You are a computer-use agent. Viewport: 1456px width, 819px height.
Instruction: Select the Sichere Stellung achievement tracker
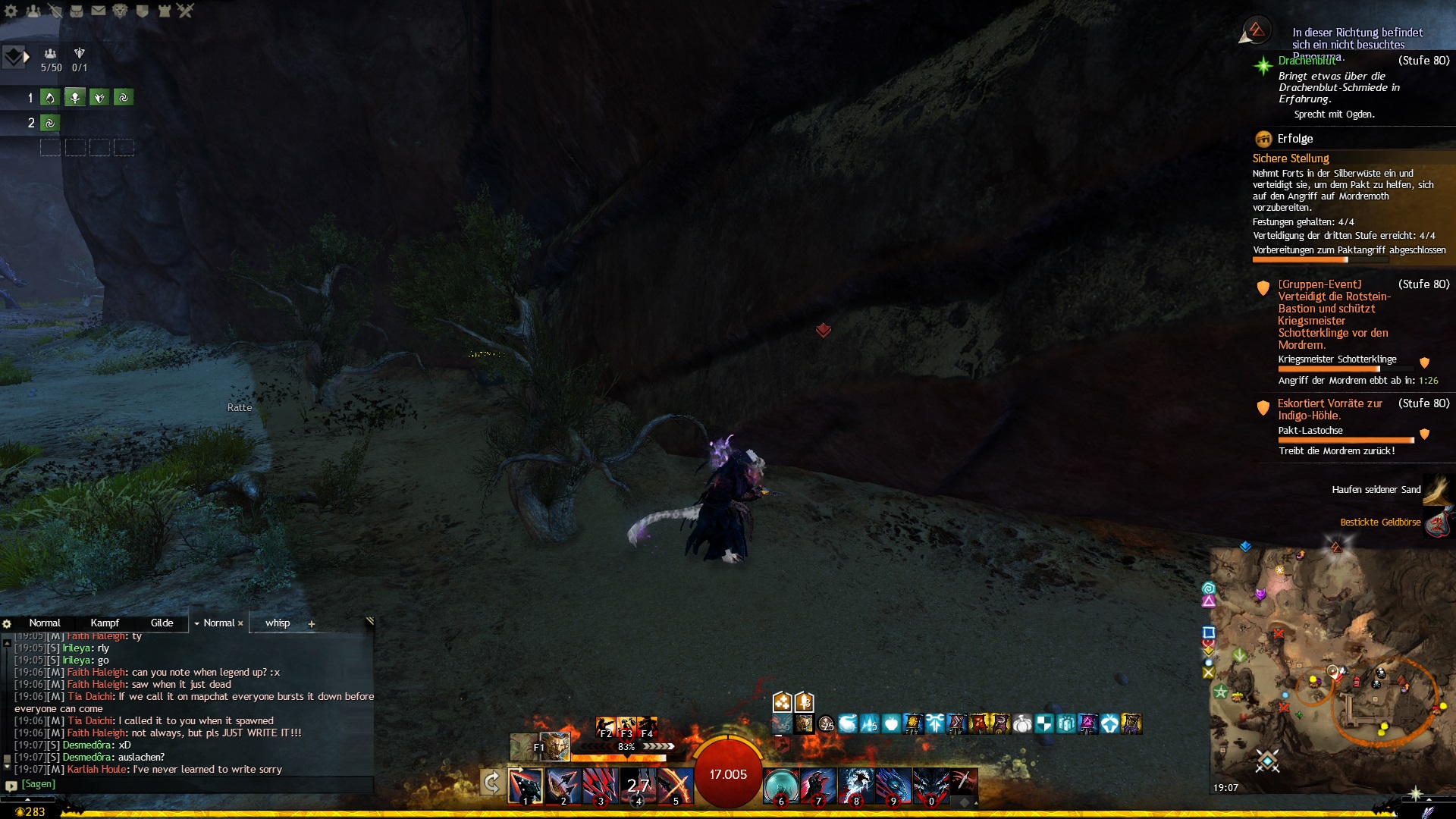pyautogui.click(x=1291, y=158)
